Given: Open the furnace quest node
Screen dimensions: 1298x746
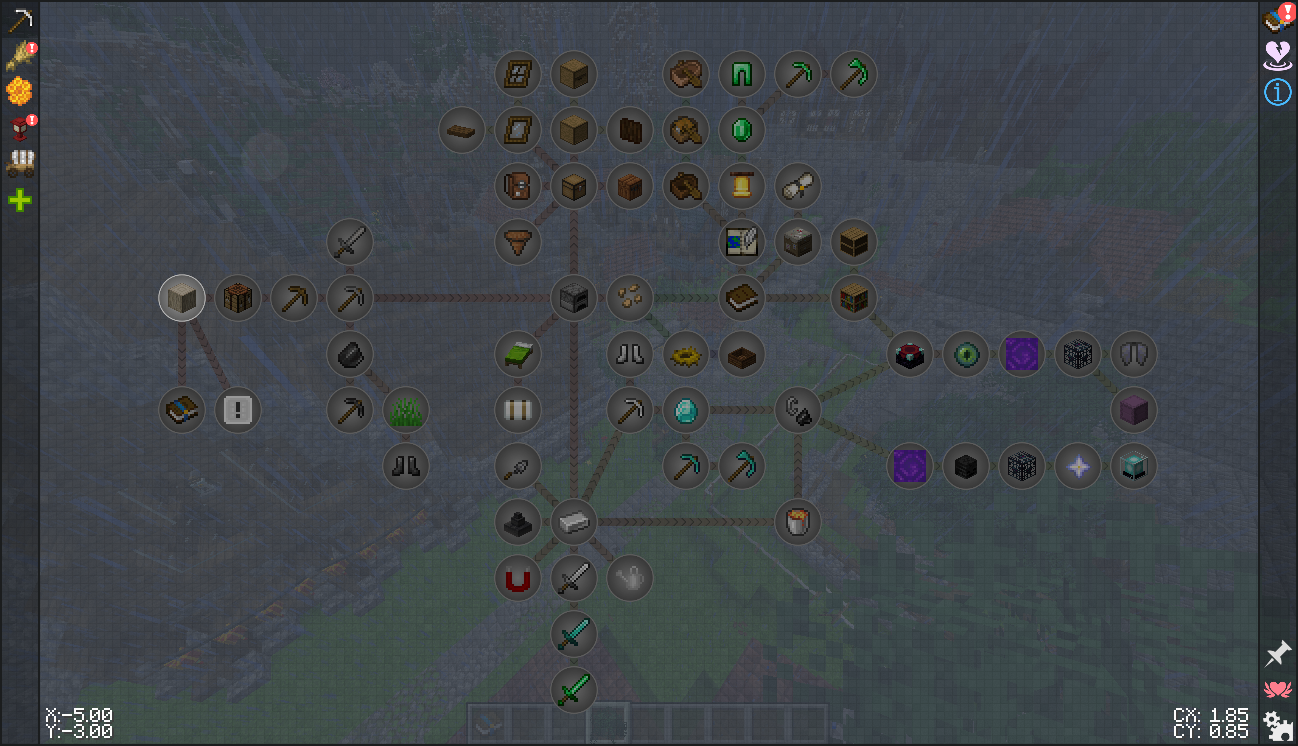Looking at the screenshot, I should click(574, 298).
